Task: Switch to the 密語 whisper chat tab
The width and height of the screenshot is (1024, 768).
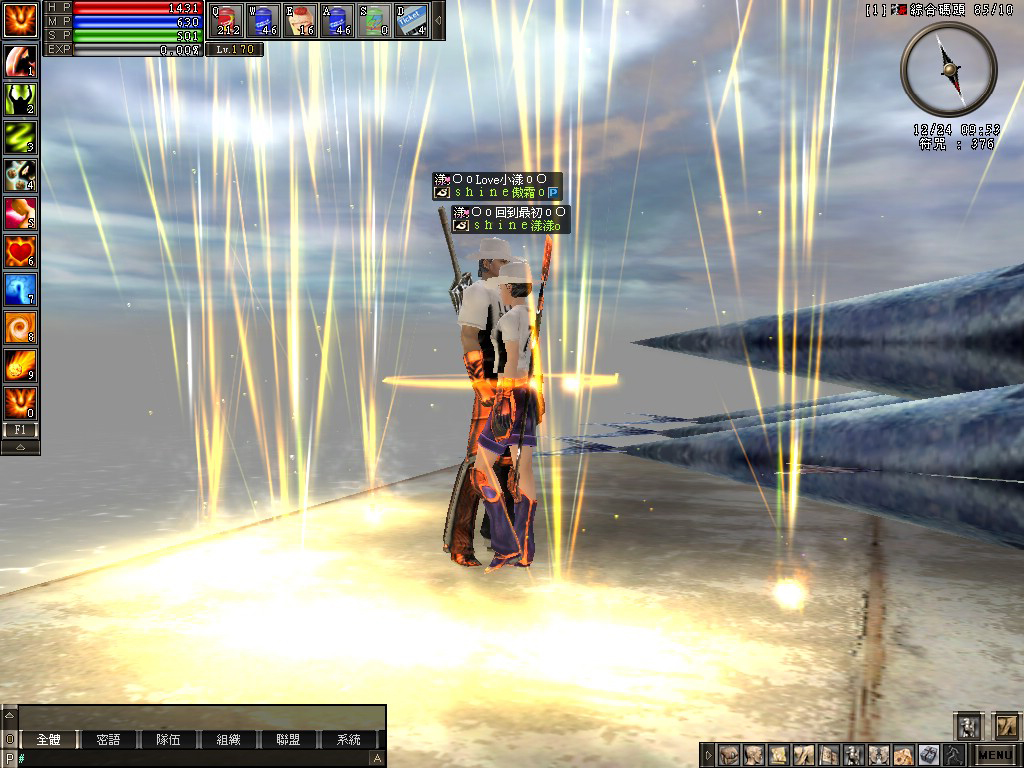Action: point(108,740)
